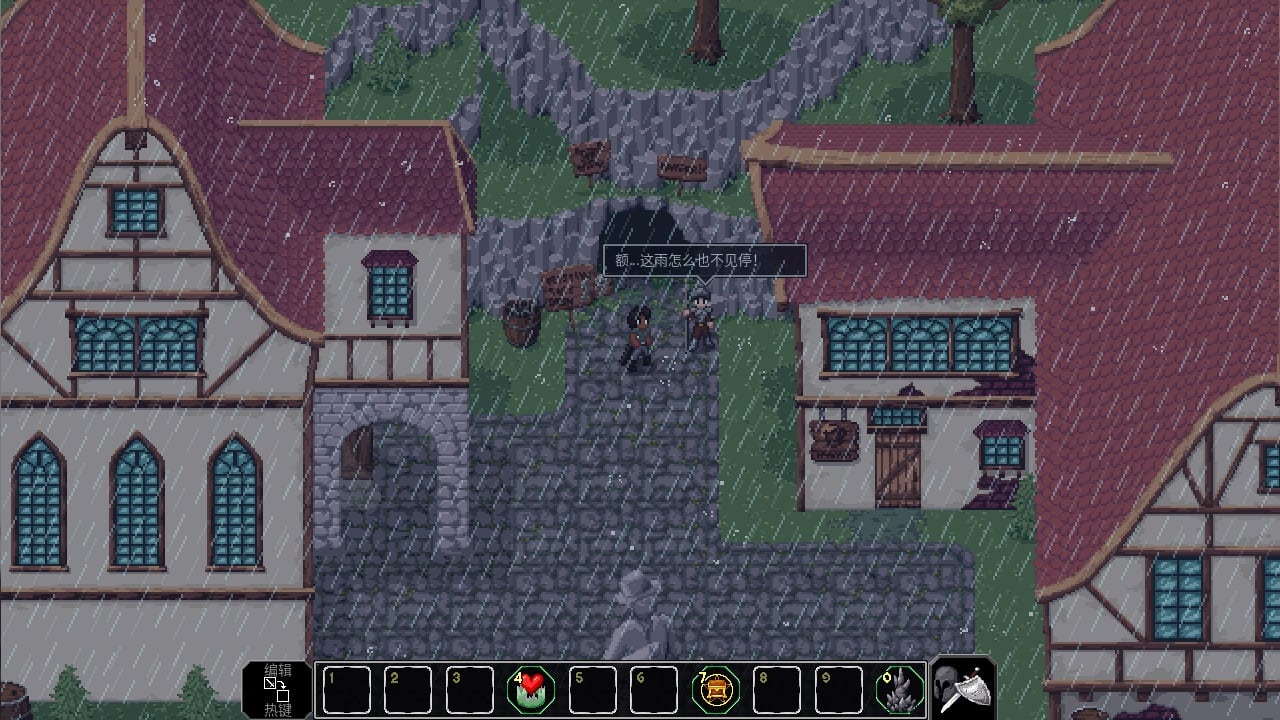This screenshot has width=1280, height=720.
Task: Open the 编辑热键 hotkey editor
Action: pos(277,689)
